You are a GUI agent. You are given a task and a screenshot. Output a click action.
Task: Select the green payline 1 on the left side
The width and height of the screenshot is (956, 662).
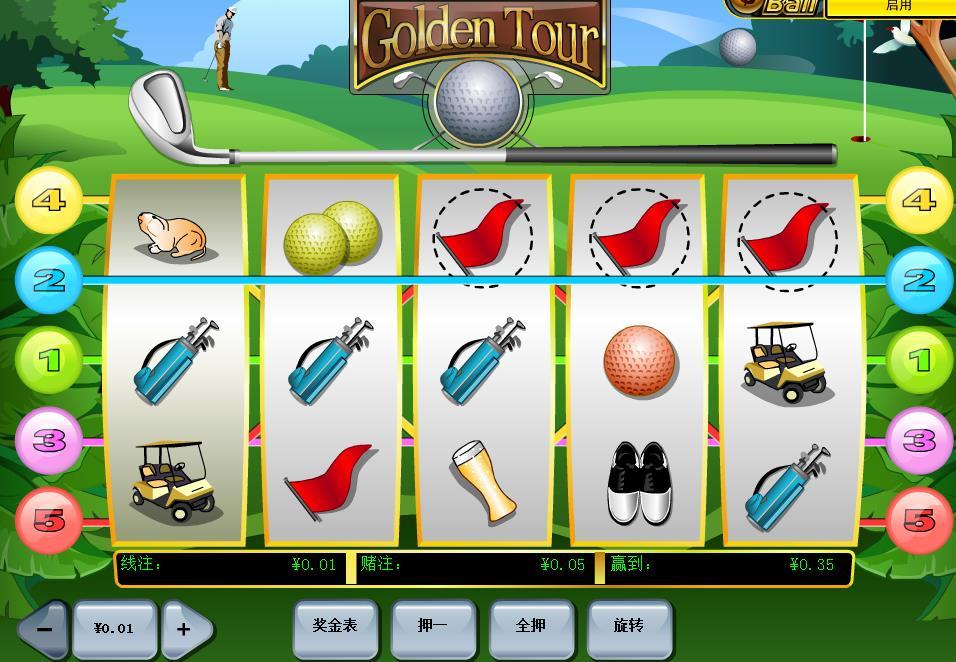pyautogui.click(x=49, y=360)
